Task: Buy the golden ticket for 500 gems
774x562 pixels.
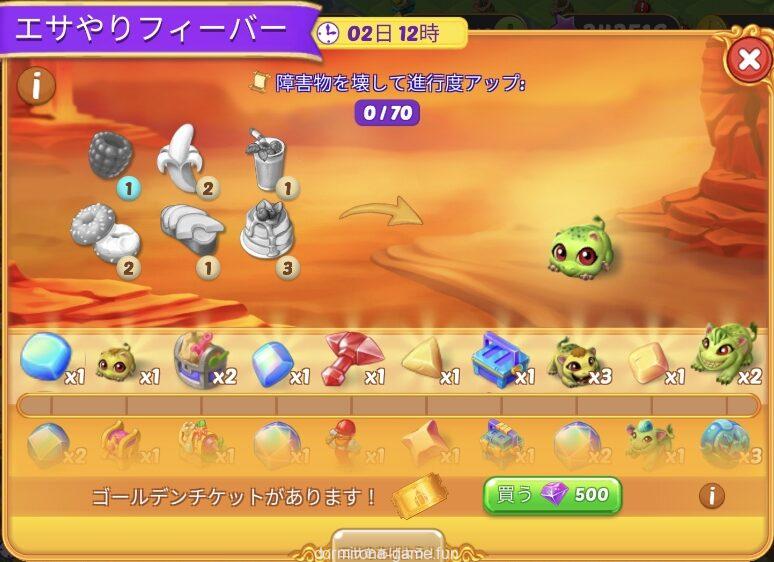Action: coord(552,495)
